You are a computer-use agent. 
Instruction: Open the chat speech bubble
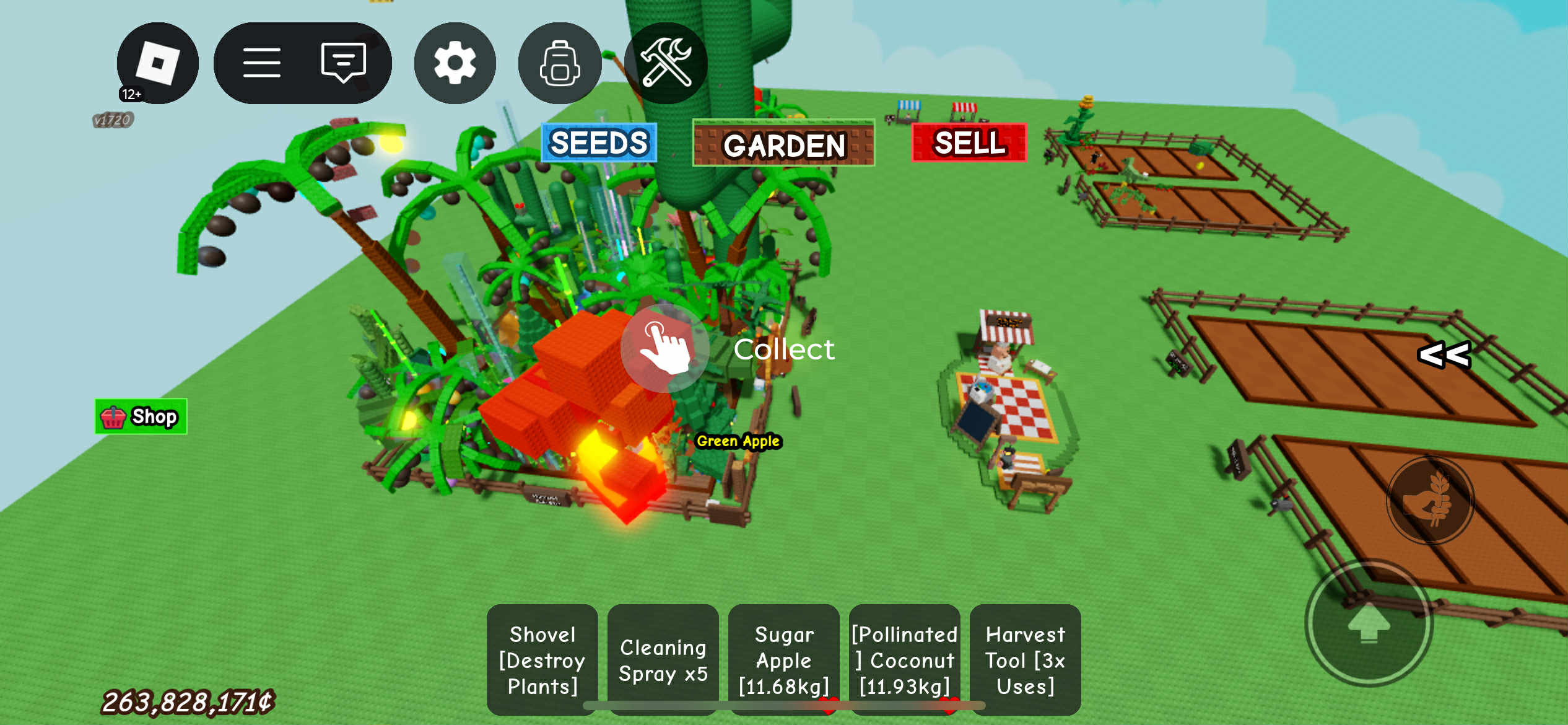pyautogui.click(x=344, y=63)
